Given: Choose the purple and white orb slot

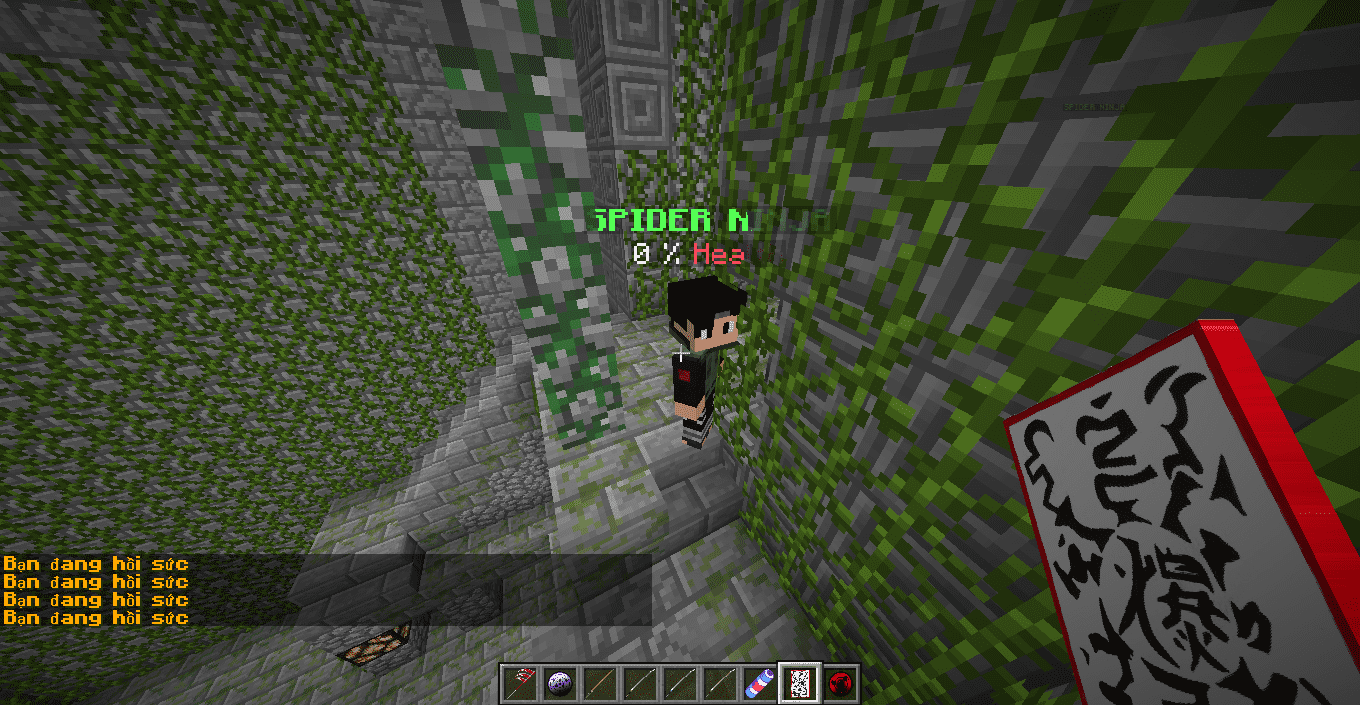Looking at the screenshot, I should point(559,684).
